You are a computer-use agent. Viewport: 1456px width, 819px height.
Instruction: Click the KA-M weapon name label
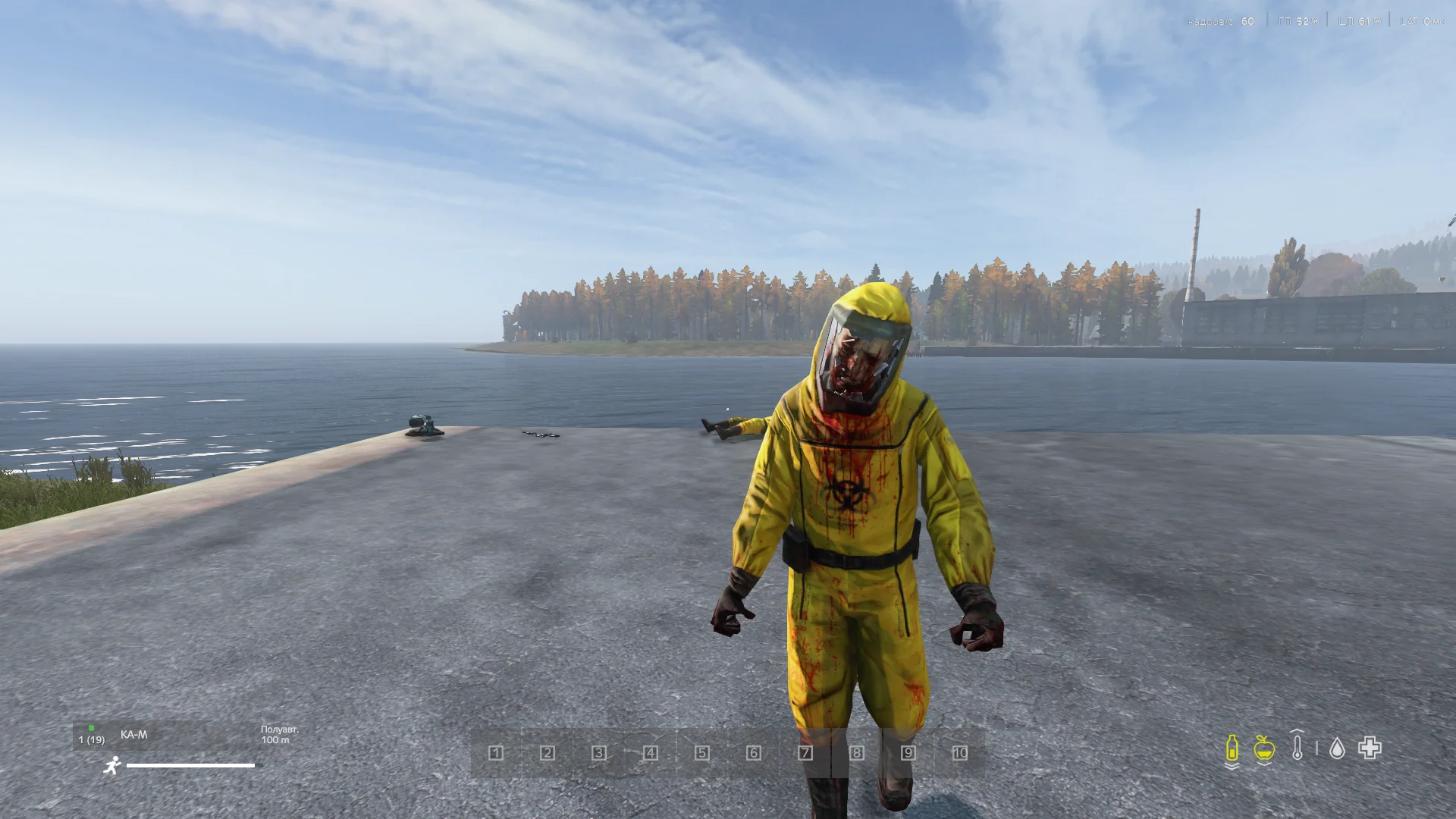tap(134, 734)
